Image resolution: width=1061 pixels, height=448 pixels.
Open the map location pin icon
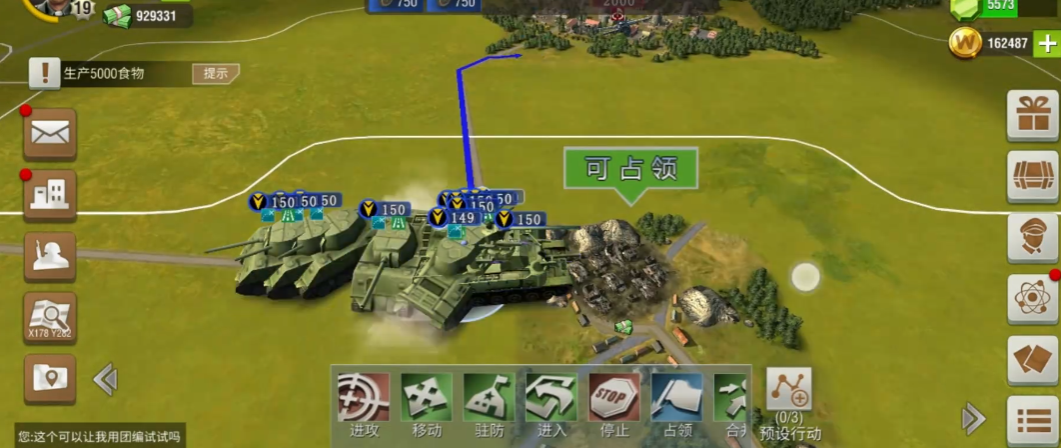[x=50, y=379]
